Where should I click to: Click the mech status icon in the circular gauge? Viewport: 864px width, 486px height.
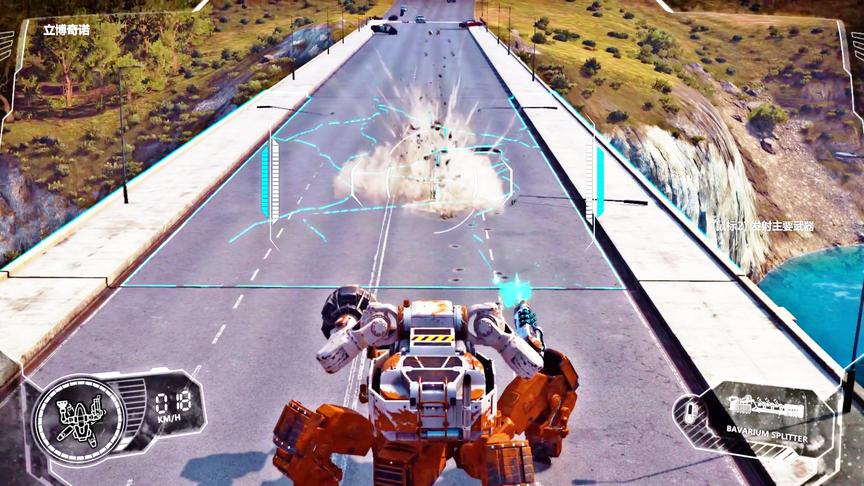coord(79,420)
